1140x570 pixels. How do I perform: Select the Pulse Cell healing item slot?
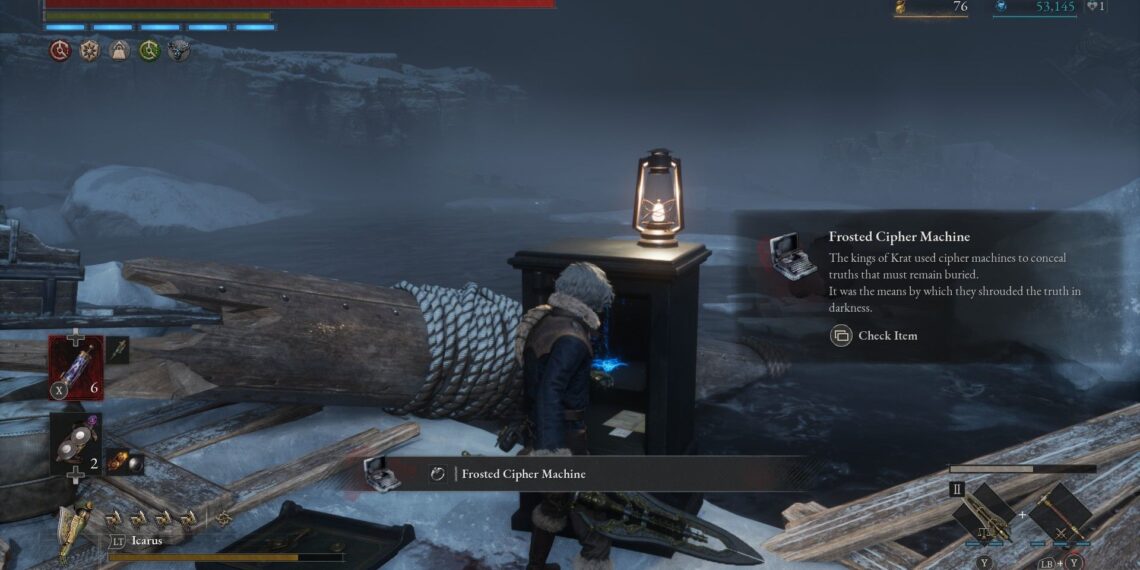[76, 366]
